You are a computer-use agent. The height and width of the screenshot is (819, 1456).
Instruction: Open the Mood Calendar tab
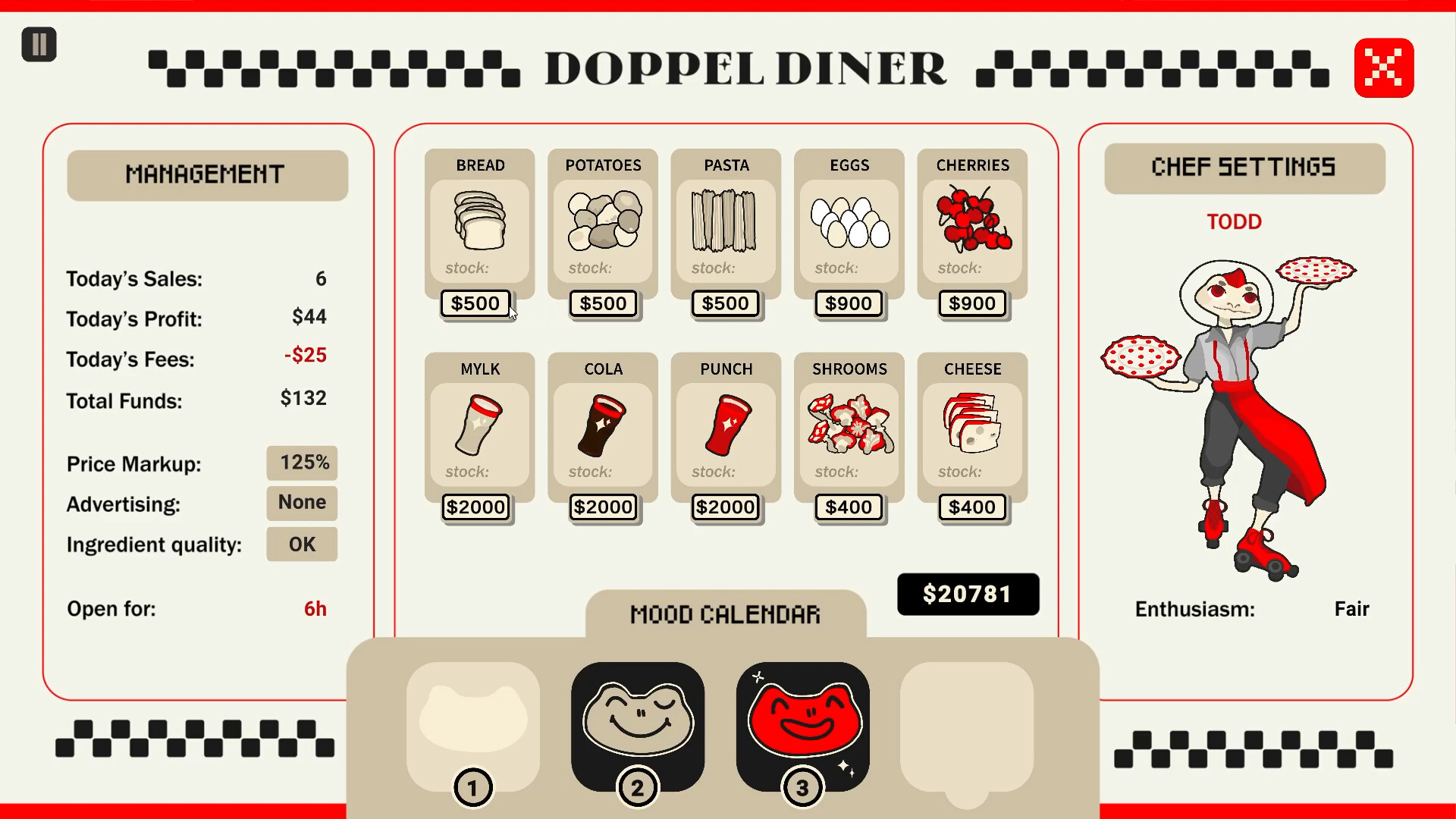724,614
